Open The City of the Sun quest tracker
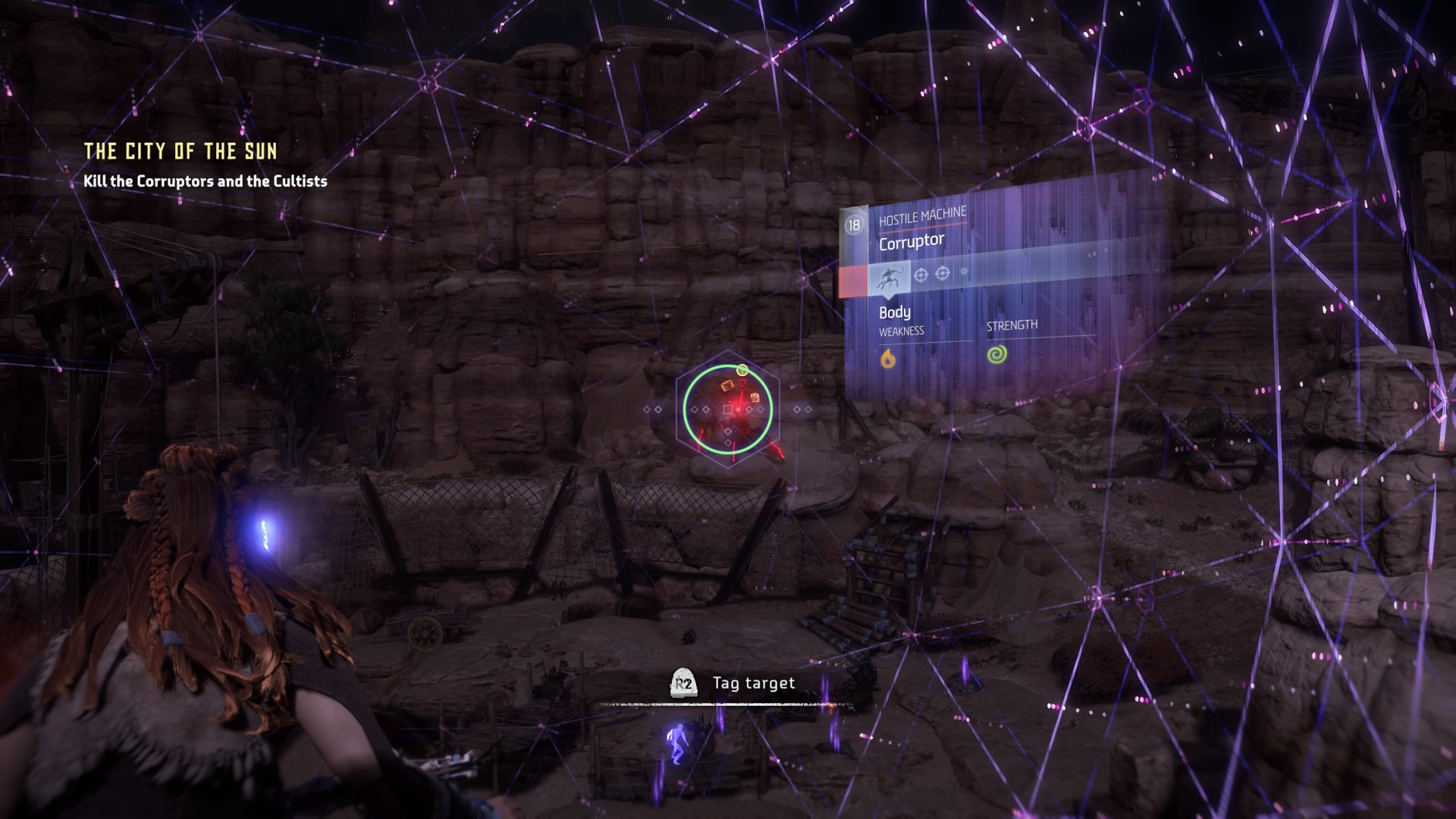Image resolution: width=1456 pixels, height=819 pixels. tap(180, 152)
